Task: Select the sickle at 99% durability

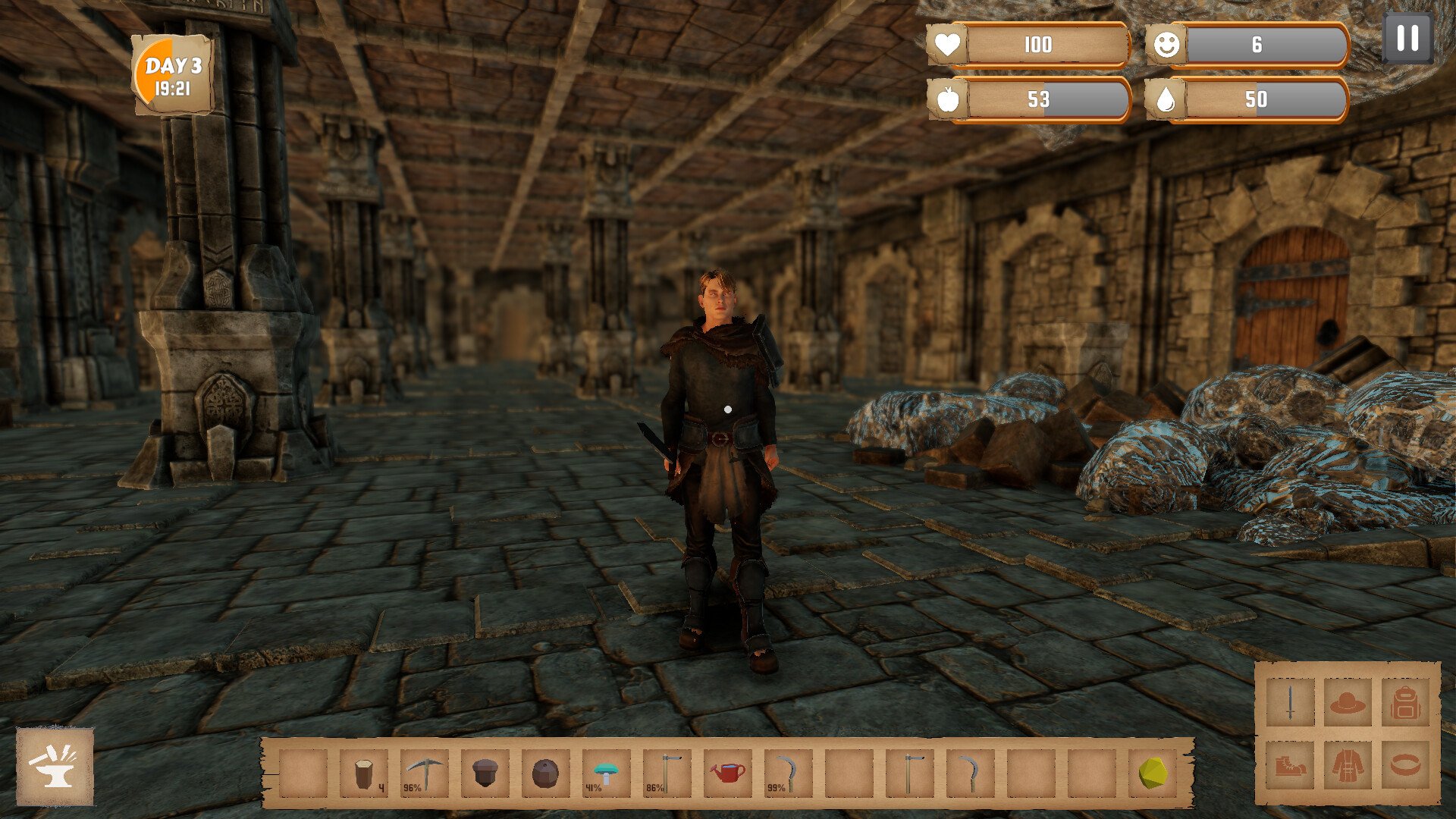Action: pos(789,773)
